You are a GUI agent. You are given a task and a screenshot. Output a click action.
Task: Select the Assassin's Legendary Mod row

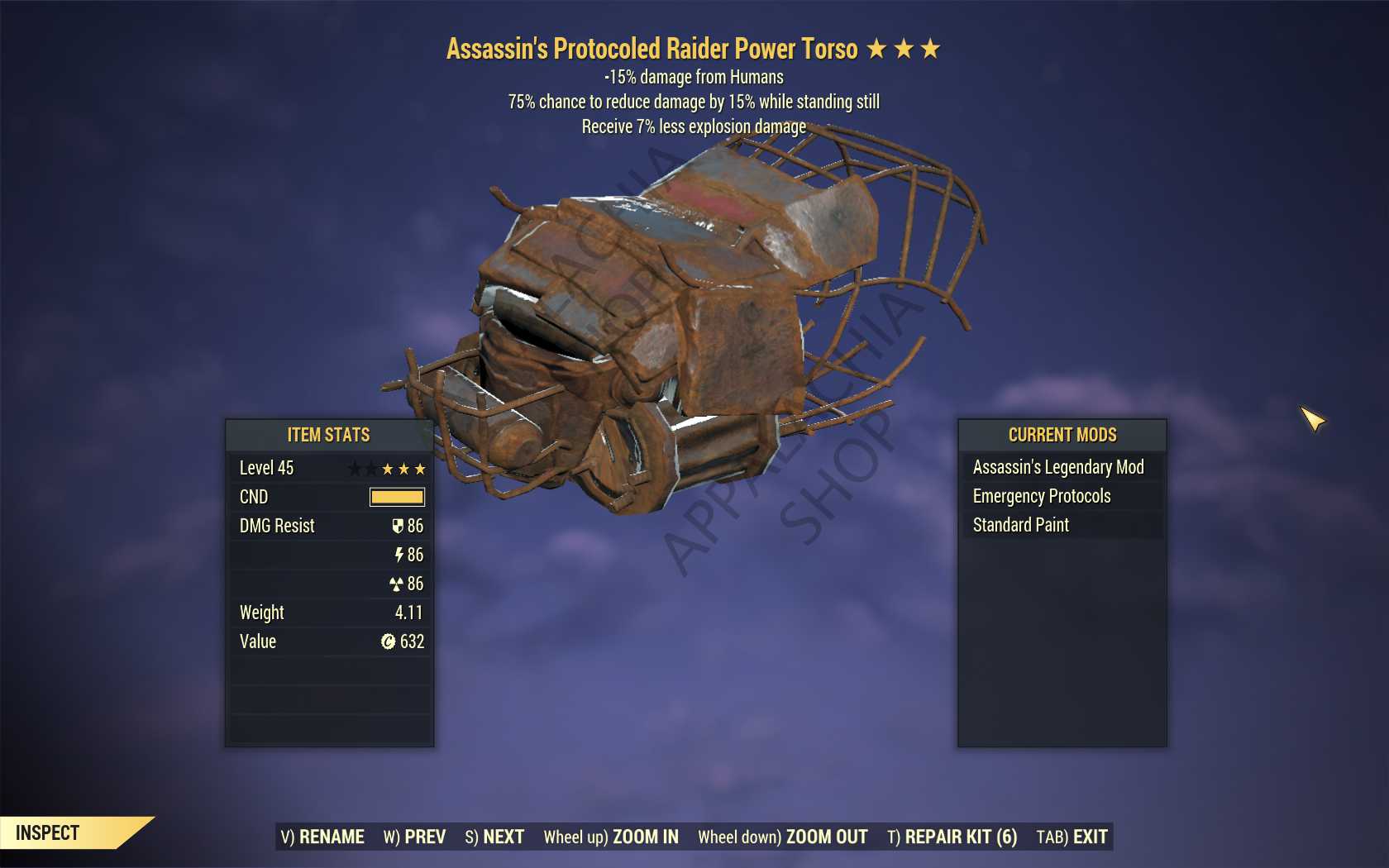[1058, 467]
